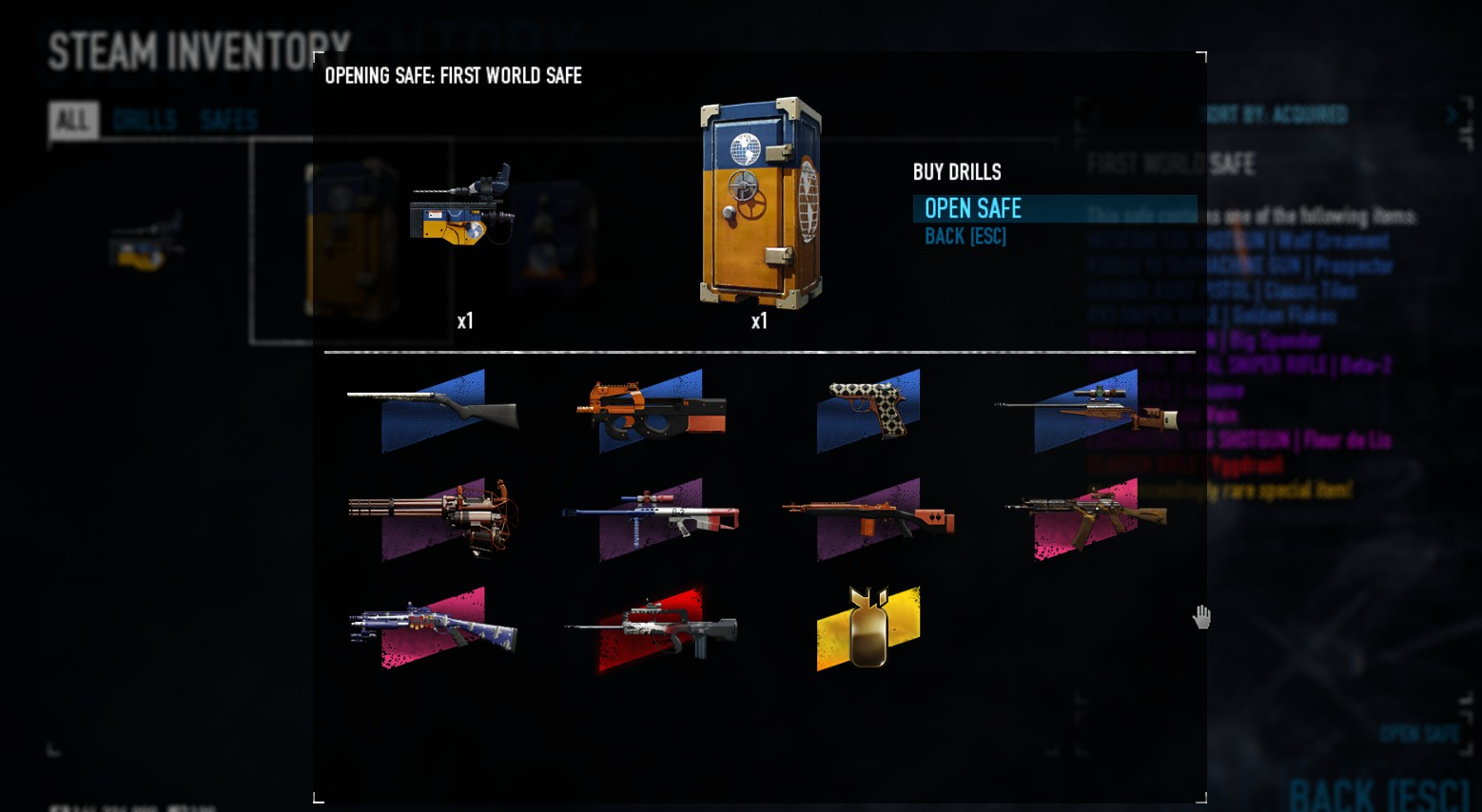This screenshot has height=812, width=1482.
Task: Choose the golden bomb special item
Action: point(868,628)
